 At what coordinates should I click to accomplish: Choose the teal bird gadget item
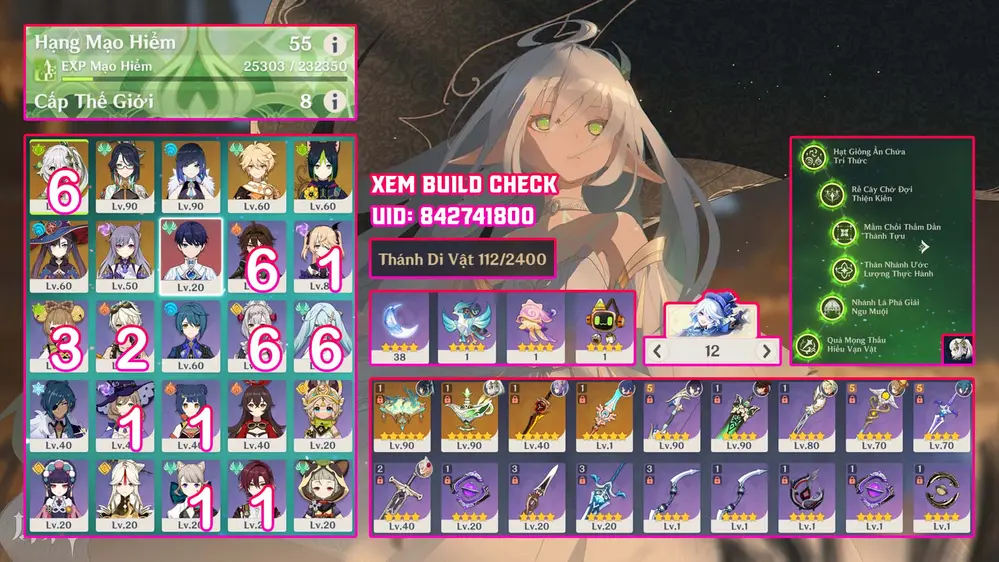coord(468,326)
